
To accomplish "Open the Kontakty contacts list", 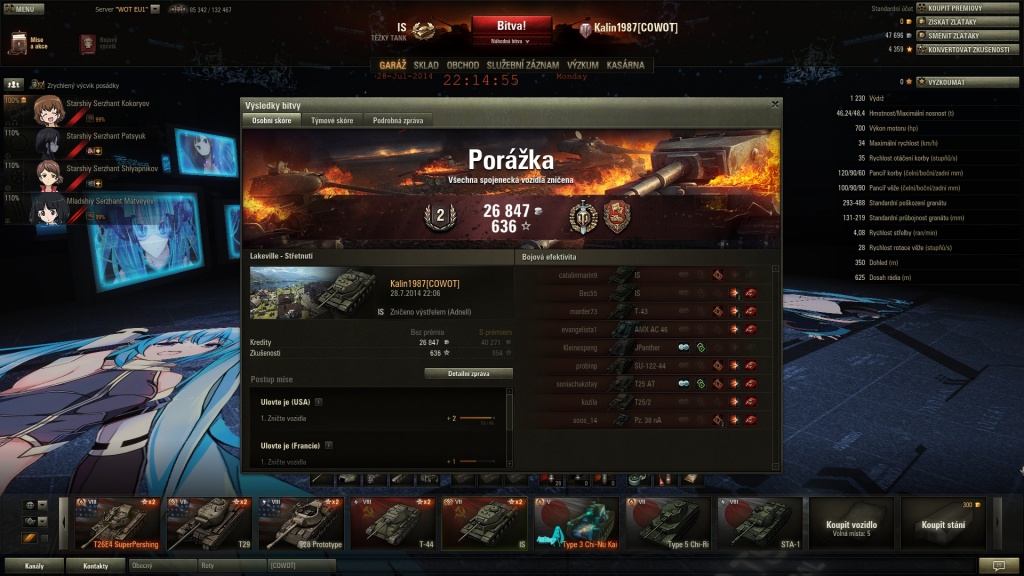I will click(x=94, y=565).
